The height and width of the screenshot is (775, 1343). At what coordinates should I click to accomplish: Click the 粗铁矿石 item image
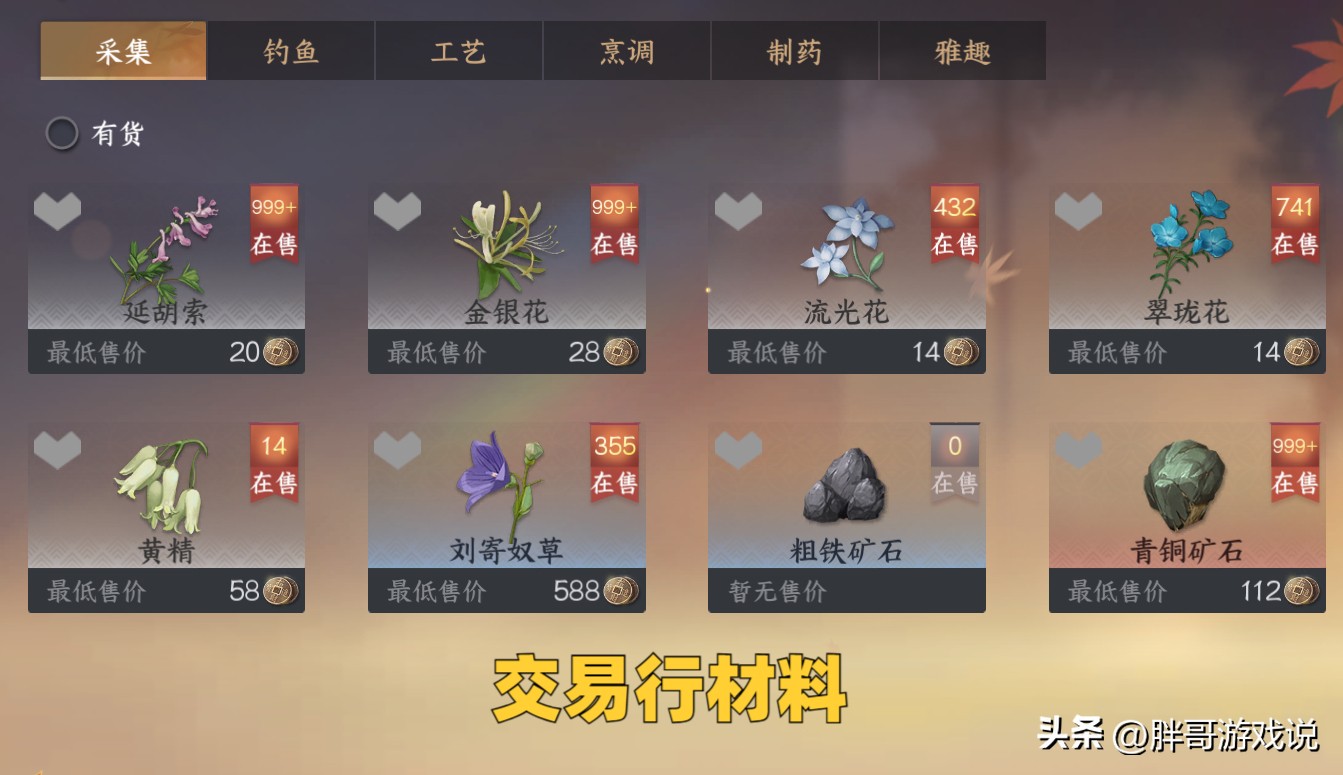[x=845, y=485]
